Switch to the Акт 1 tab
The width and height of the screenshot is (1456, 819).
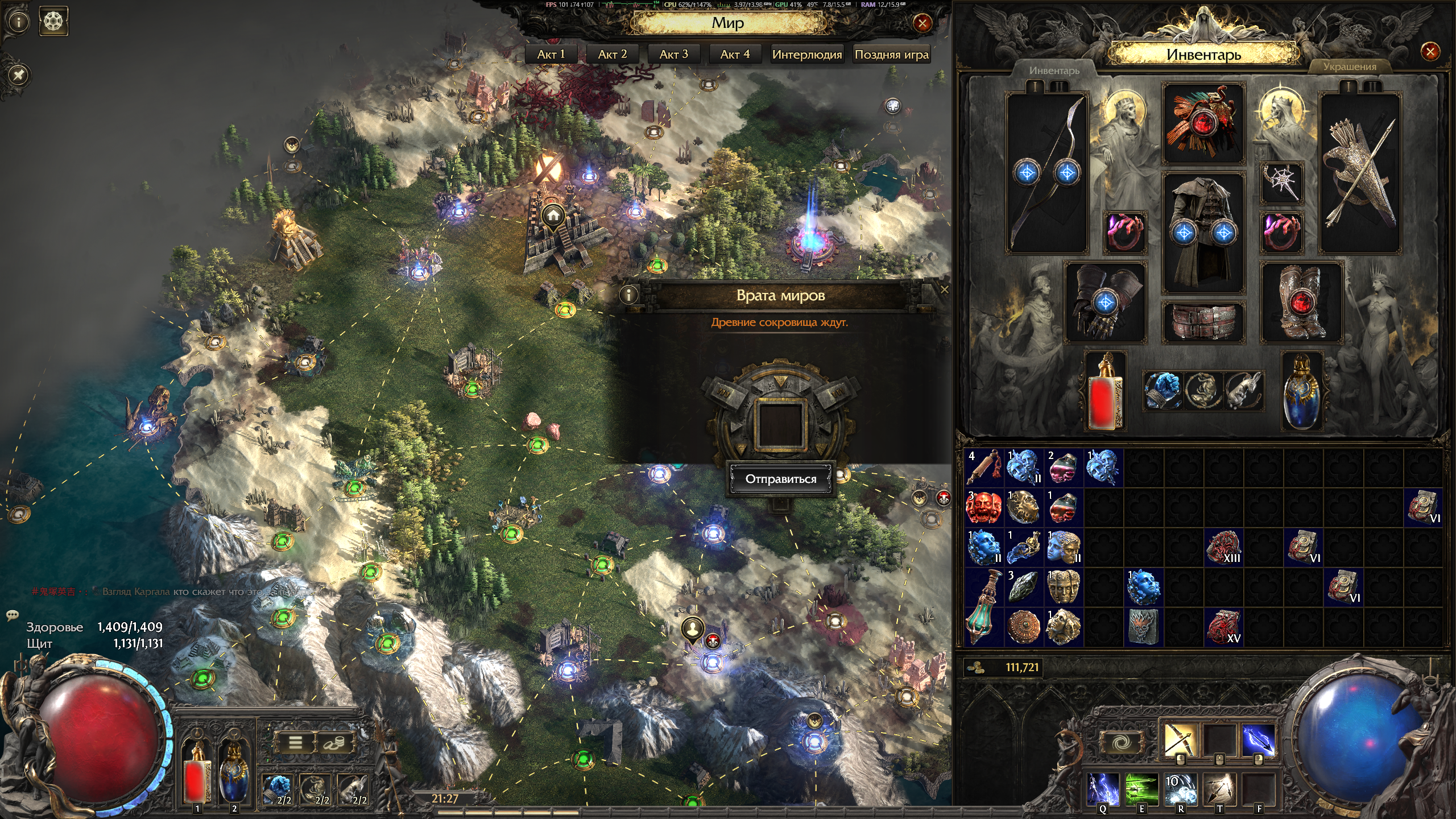[x=551, y=55]
